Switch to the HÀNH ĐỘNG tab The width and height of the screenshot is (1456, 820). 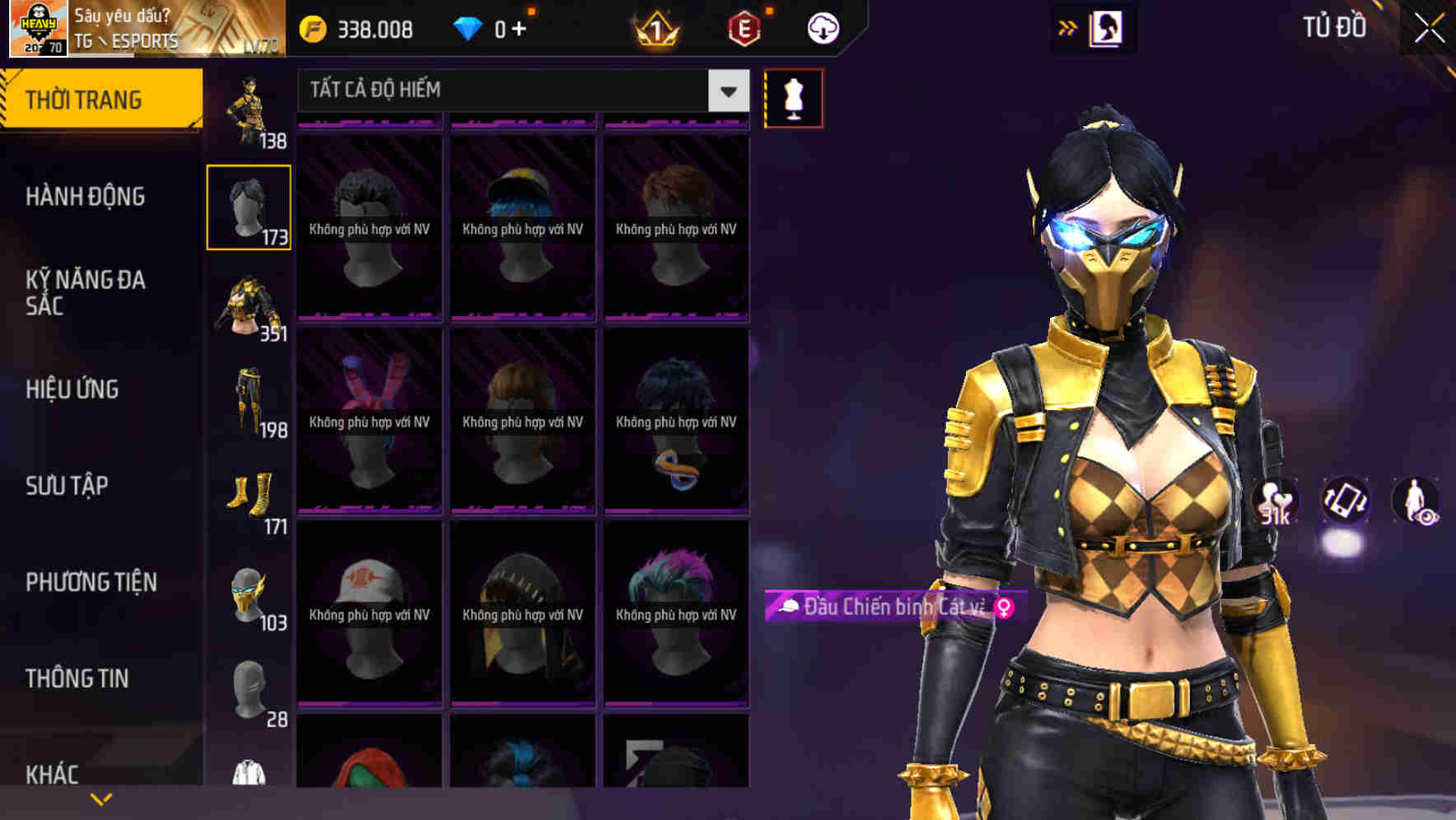click(85, 197)
